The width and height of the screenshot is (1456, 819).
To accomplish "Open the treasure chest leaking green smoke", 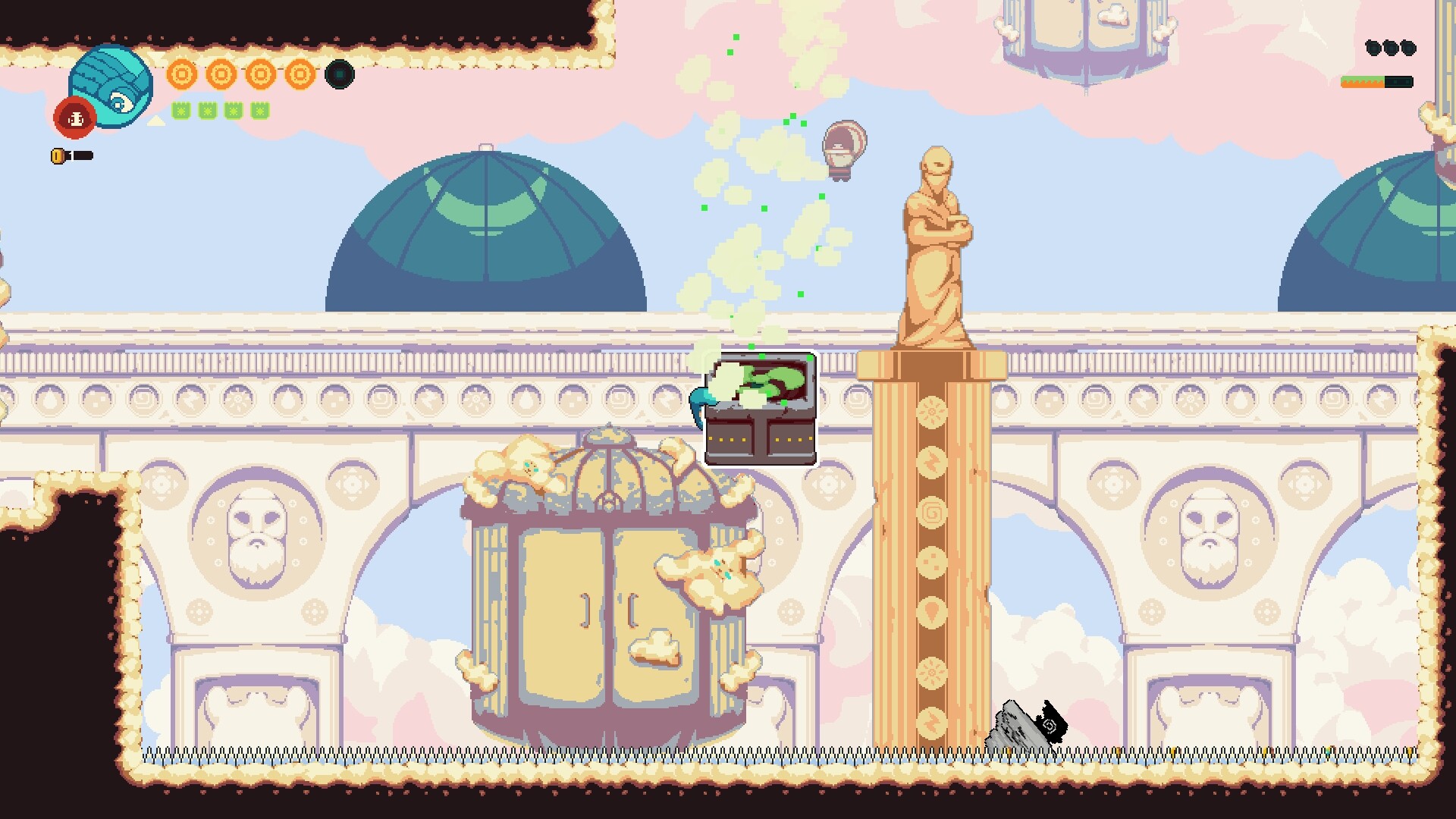I will pyautogui.click(x=761, y=406).
